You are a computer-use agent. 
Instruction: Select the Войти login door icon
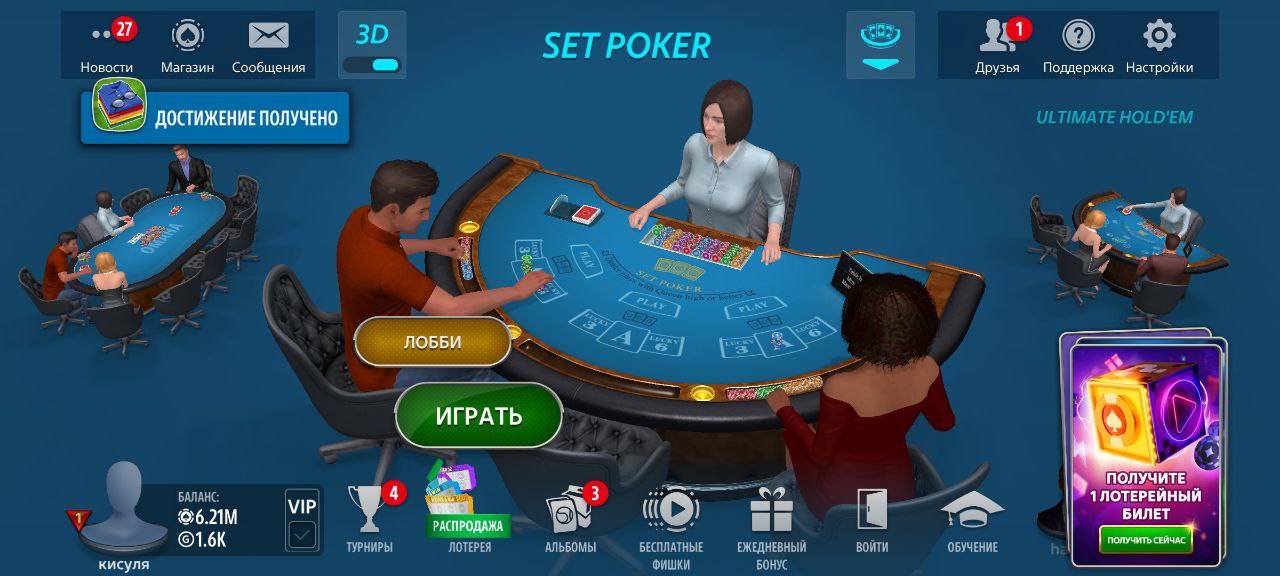pos(872,519)
